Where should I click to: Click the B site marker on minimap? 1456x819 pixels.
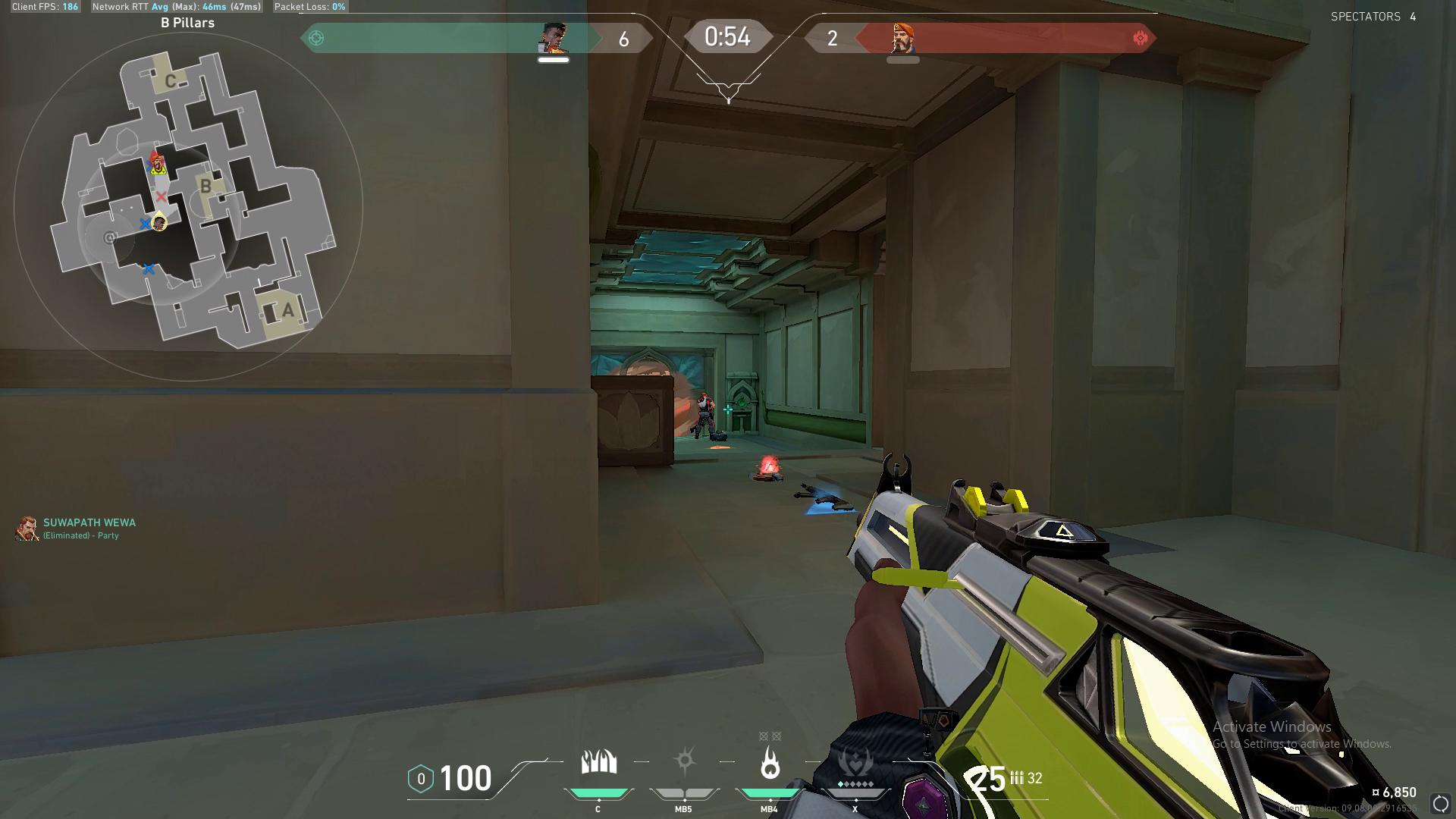(206, 186)
